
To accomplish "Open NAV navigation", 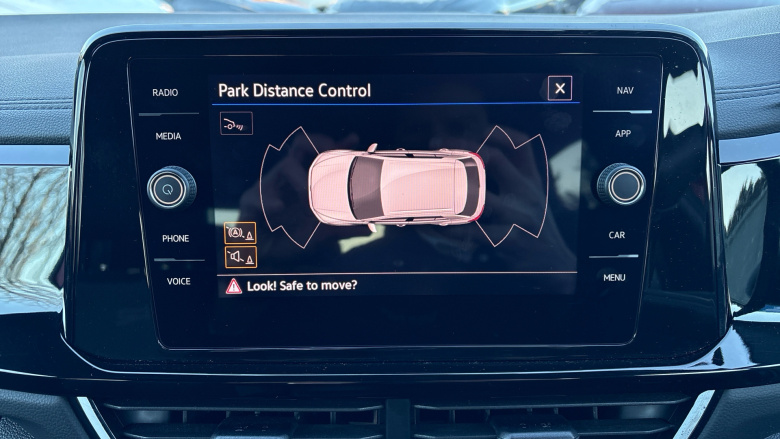I will 625,91.
